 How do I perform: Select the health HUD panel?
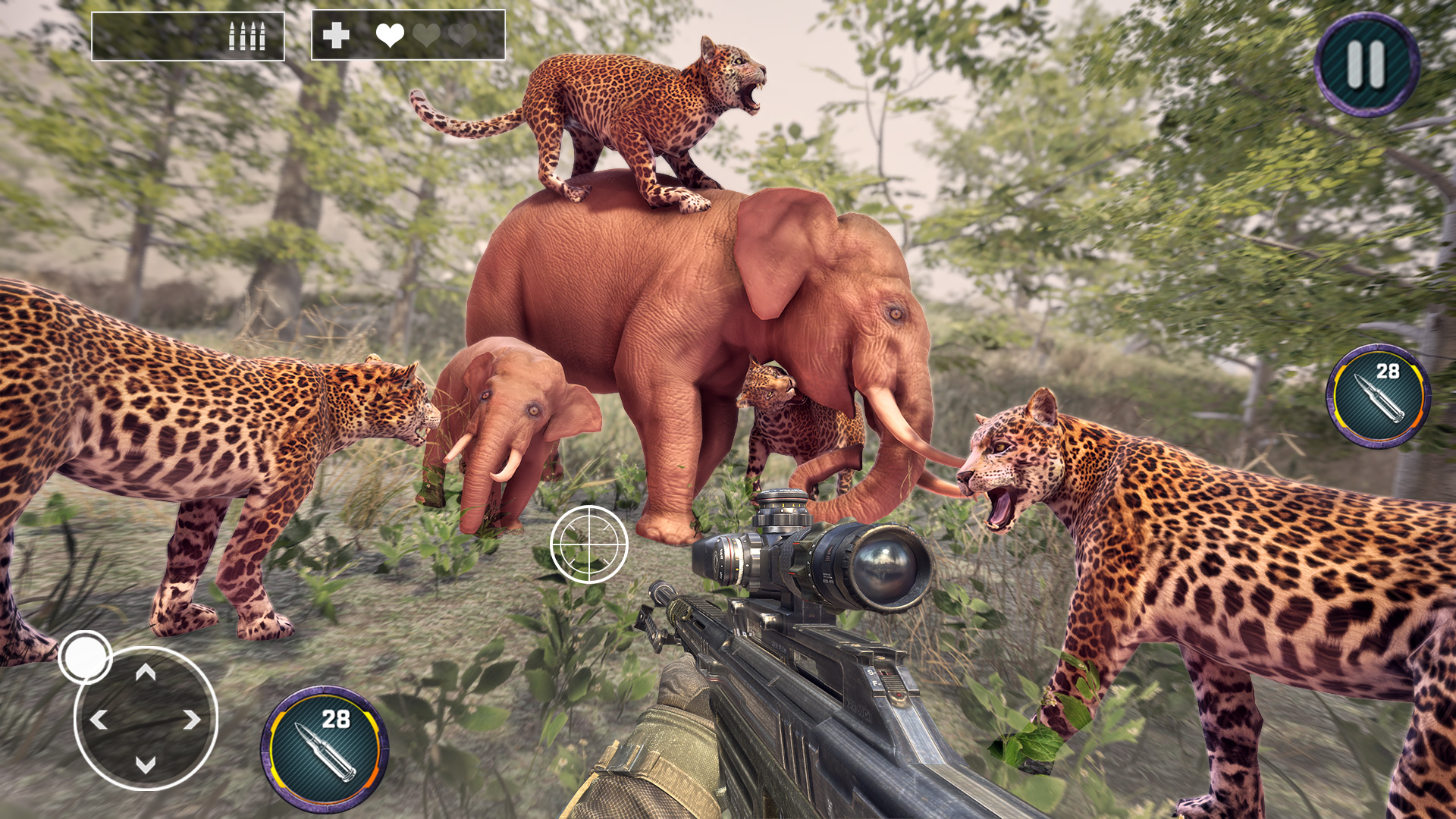(x=407, y=34)
